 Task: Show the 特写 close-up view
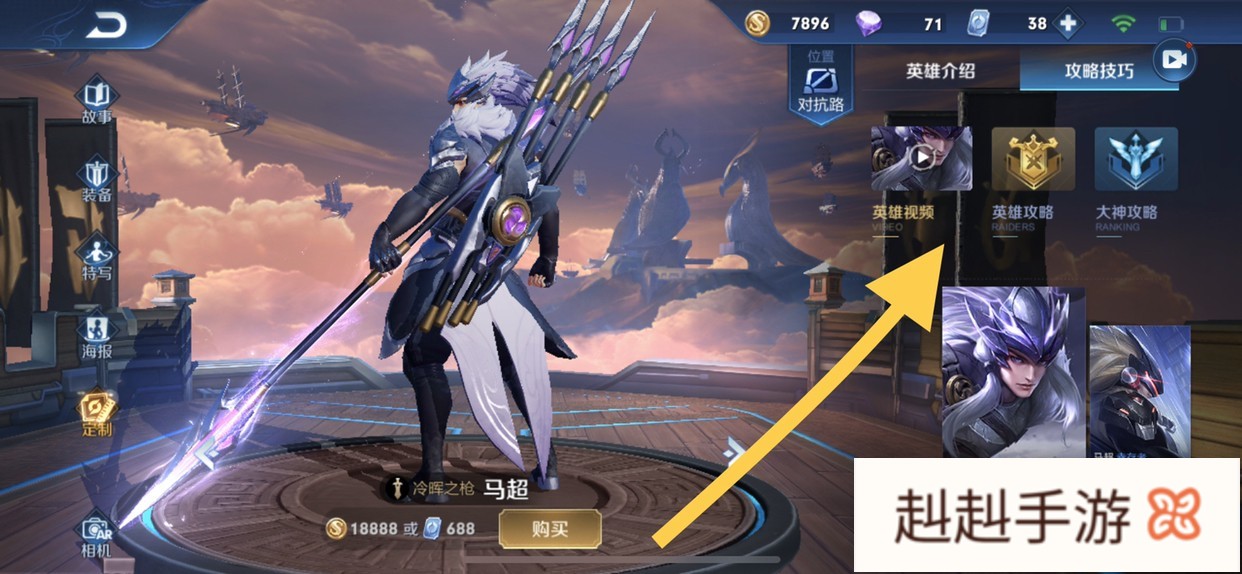(x=97, y=257)
